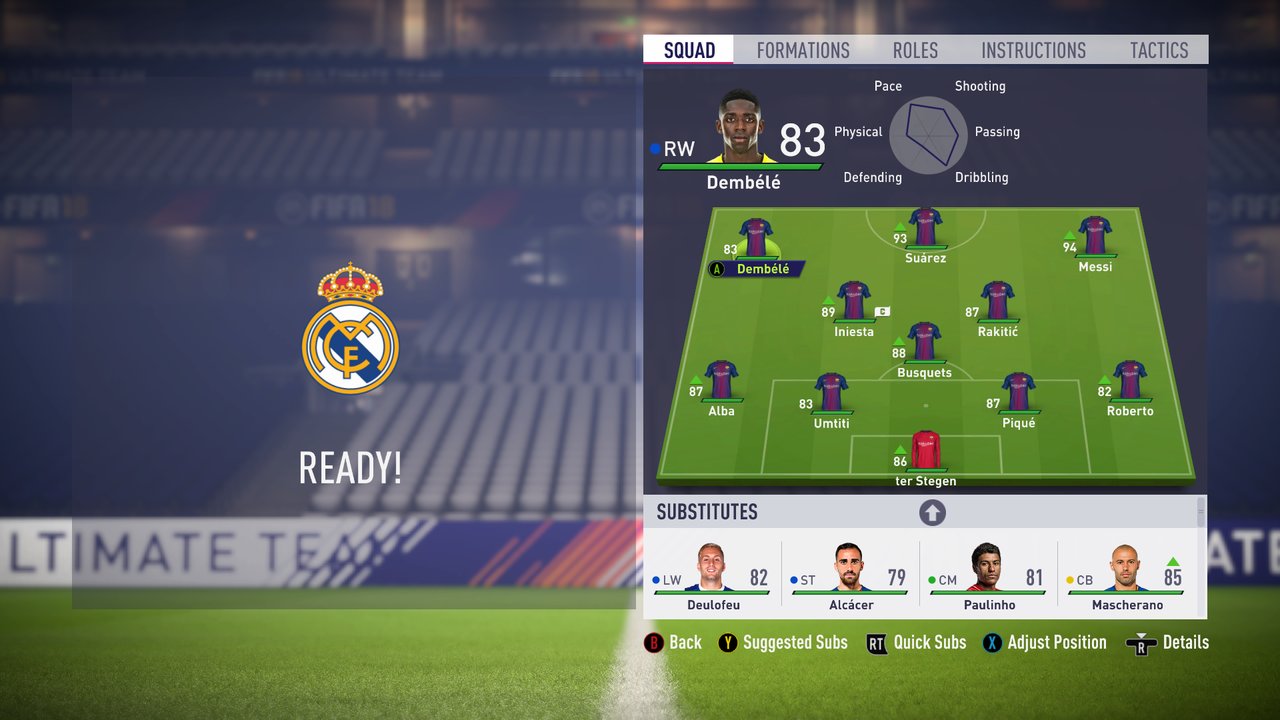The height and width of the screenshot is (720, 1280).
Task: Open the Roles tab
Action: [x=915, y=50]
